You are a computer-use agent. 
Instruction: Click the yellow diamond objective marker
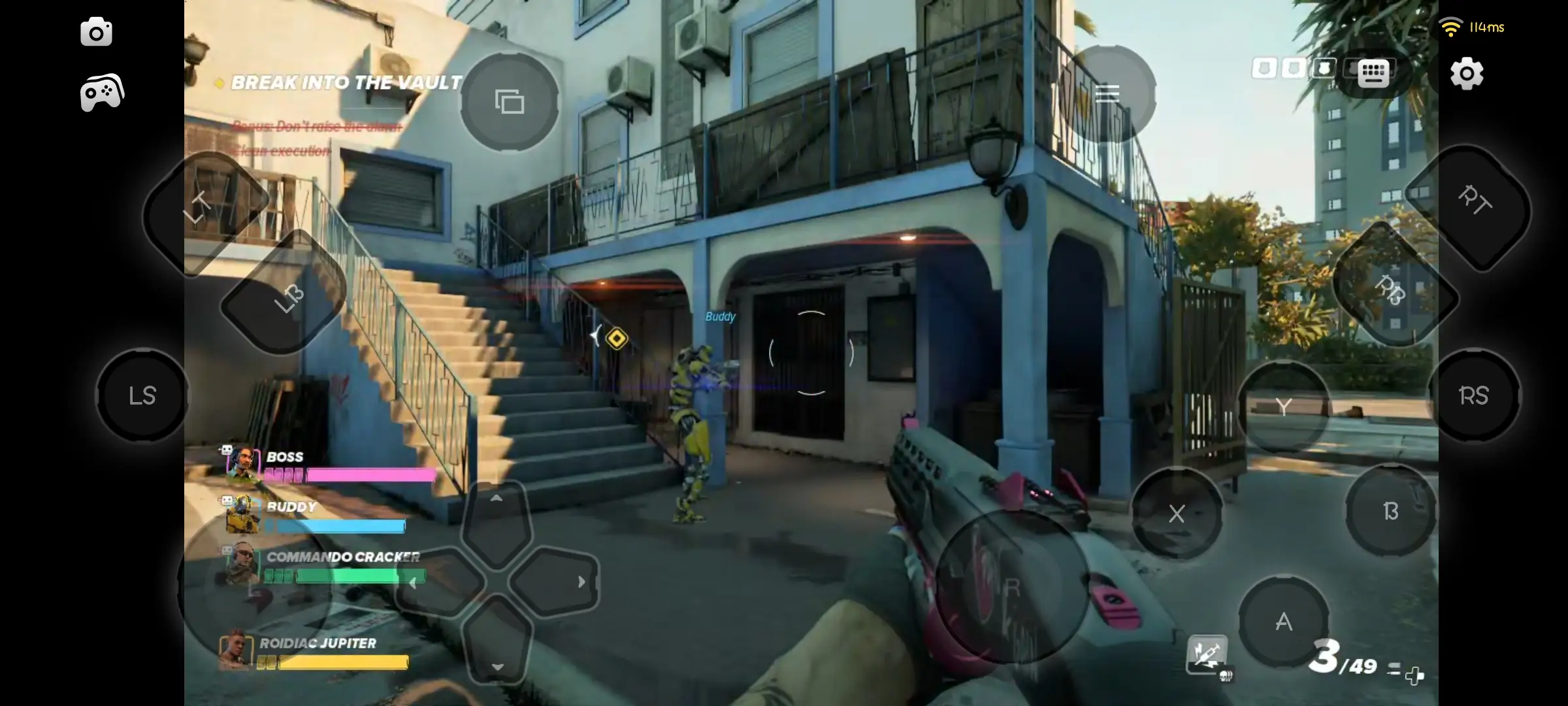[x=616, y=339]
